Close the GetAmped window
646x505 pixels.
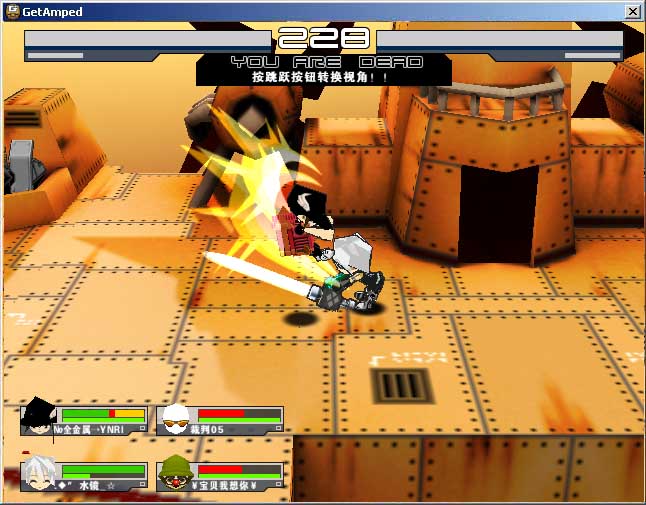click(x=632, y=11)
